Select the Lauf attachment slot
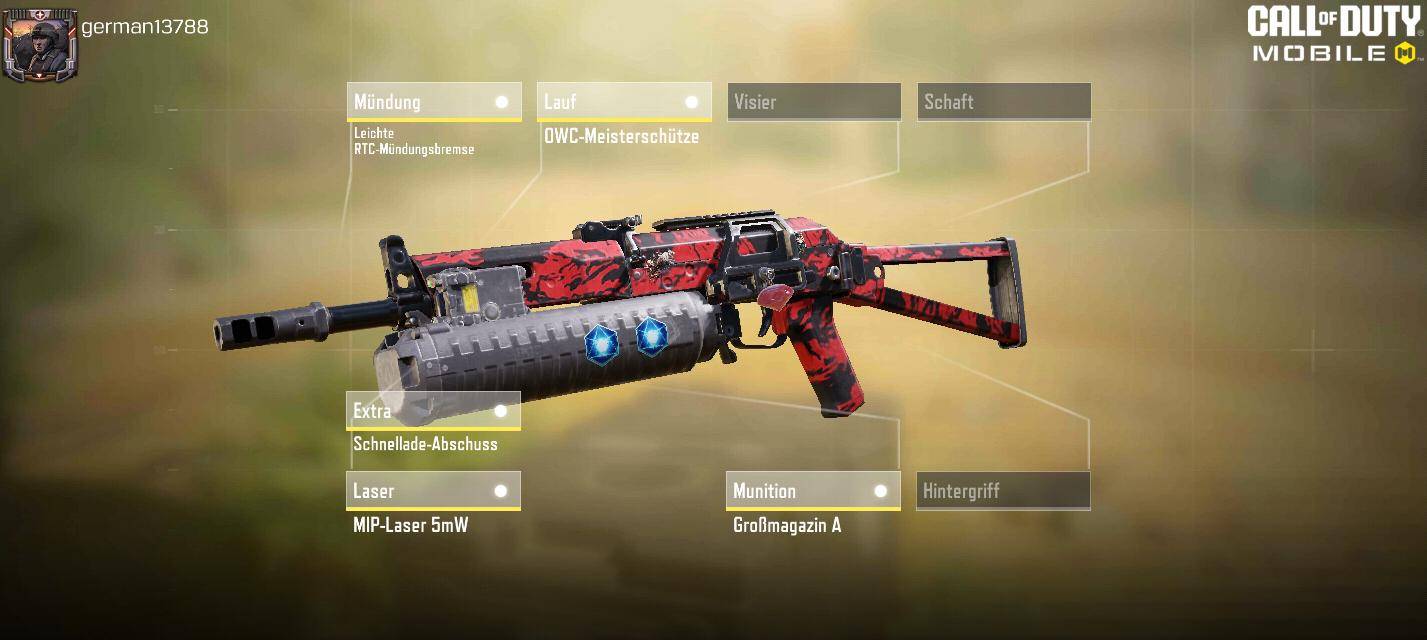This screenshot has height=640, width=1427. (x=624, y=102)
